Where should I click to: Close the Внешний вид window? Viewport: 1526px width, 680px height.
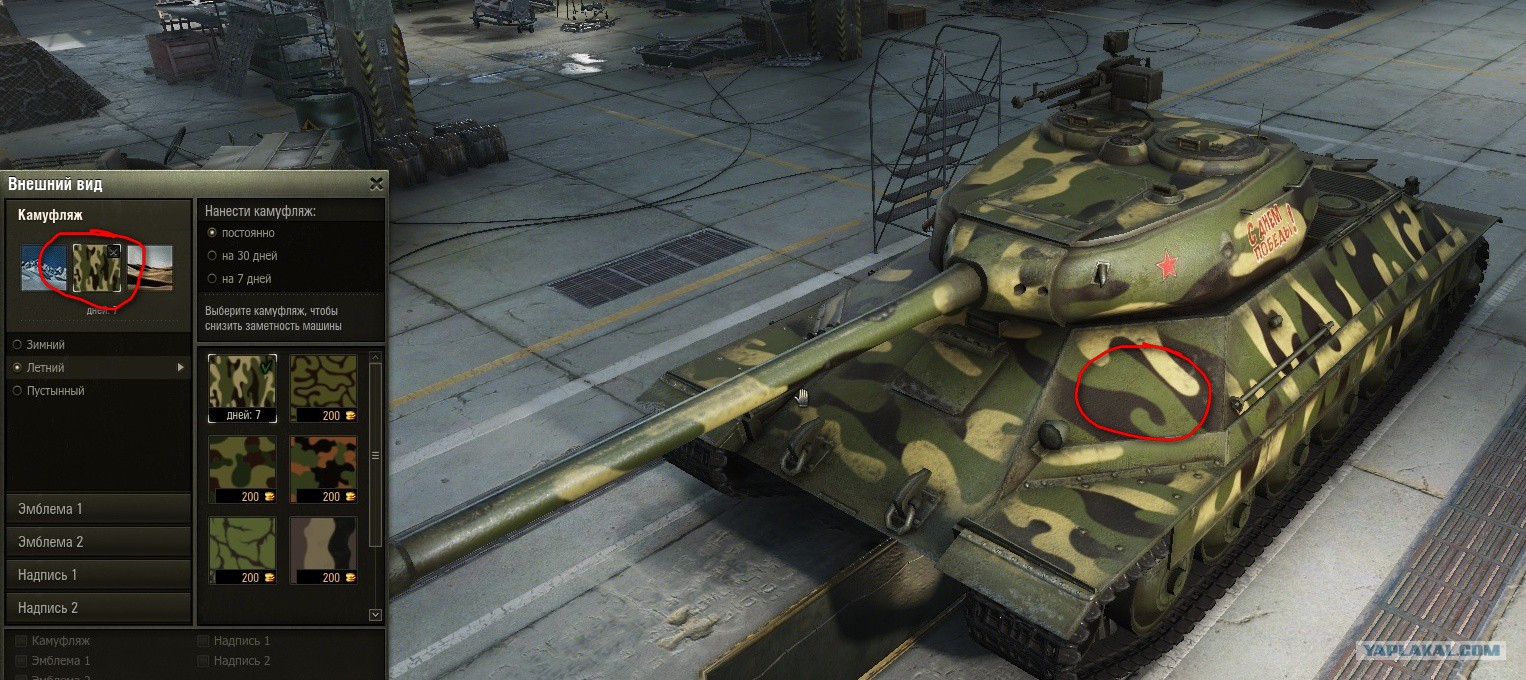[376, 184]
